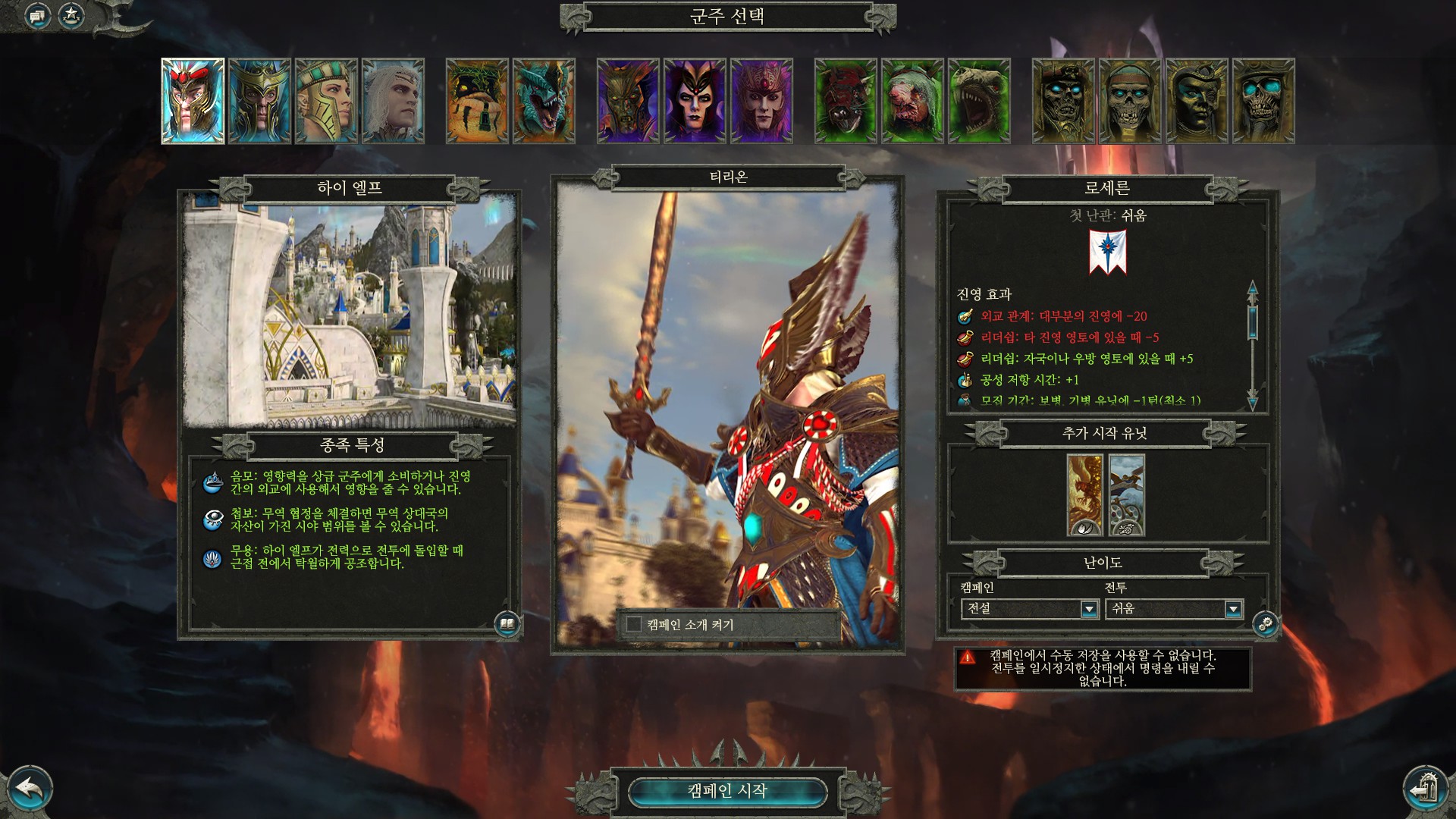Viewport: 1456px width, 819px height.
Task: Toggle the 캠페인 소개 켜기 checkbox
Action: (x=634, y=624)
